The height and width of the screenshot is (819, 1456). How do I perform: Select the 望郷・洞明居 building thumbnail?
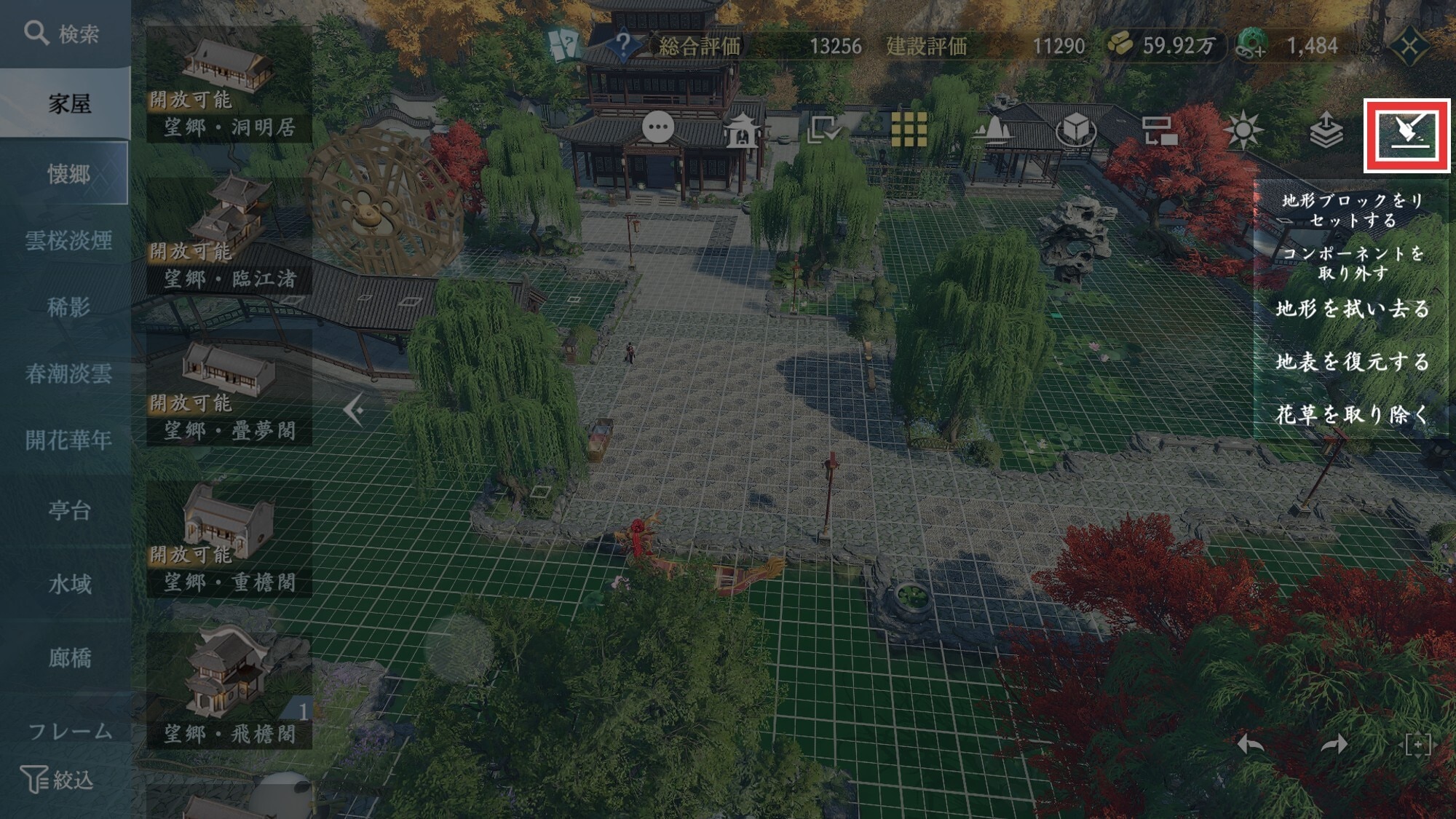(229, 84)
